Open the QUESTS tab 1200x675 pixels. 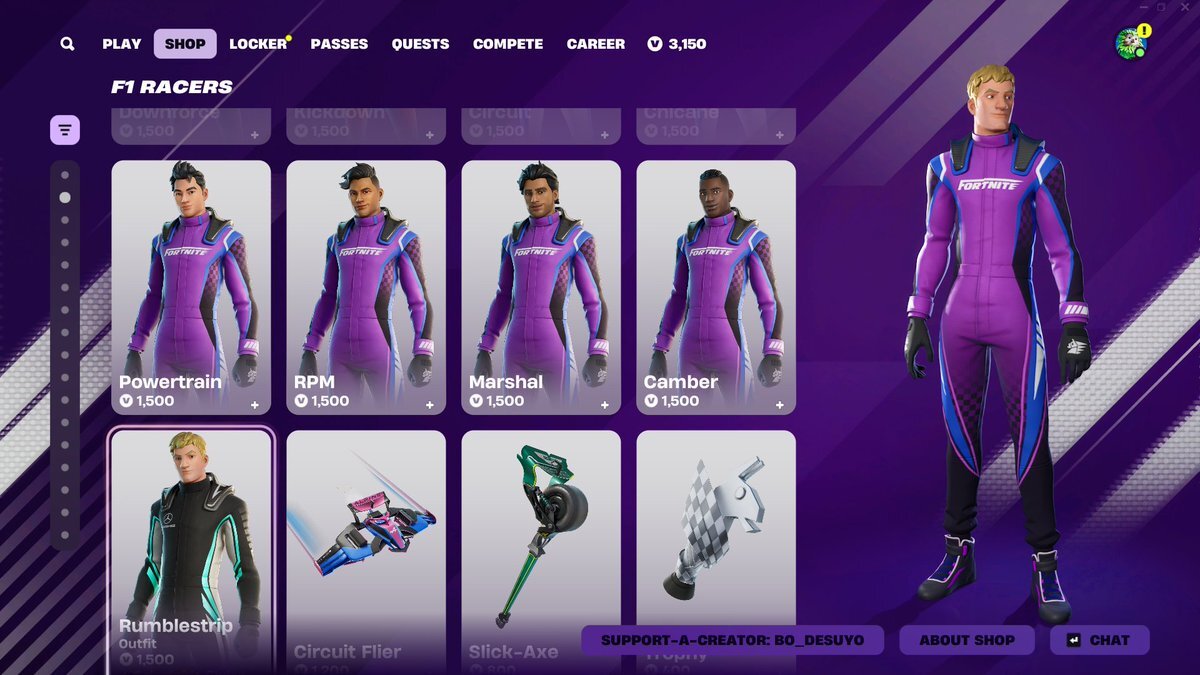pyautogui.click(x=420, y=44)
